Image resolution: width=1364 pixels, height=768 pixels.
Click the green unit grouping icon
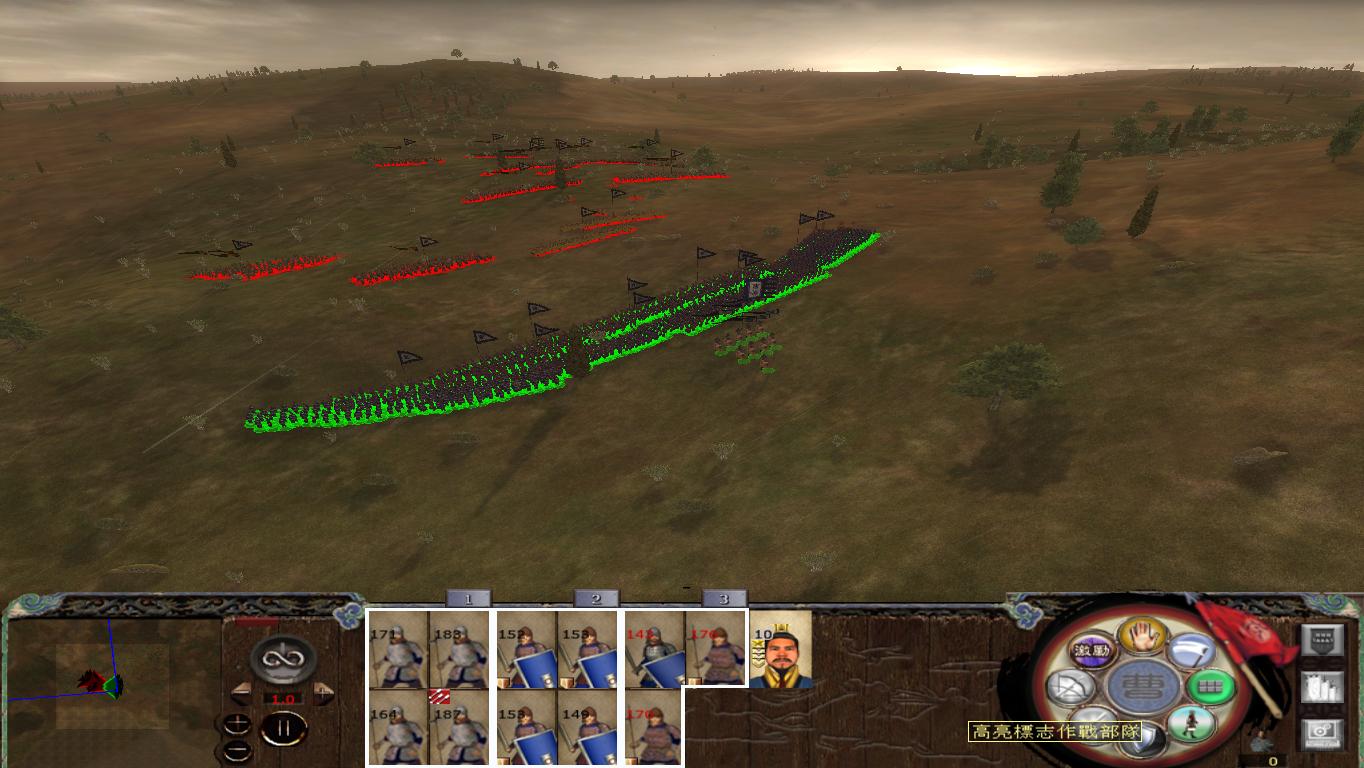[1210, 686]
